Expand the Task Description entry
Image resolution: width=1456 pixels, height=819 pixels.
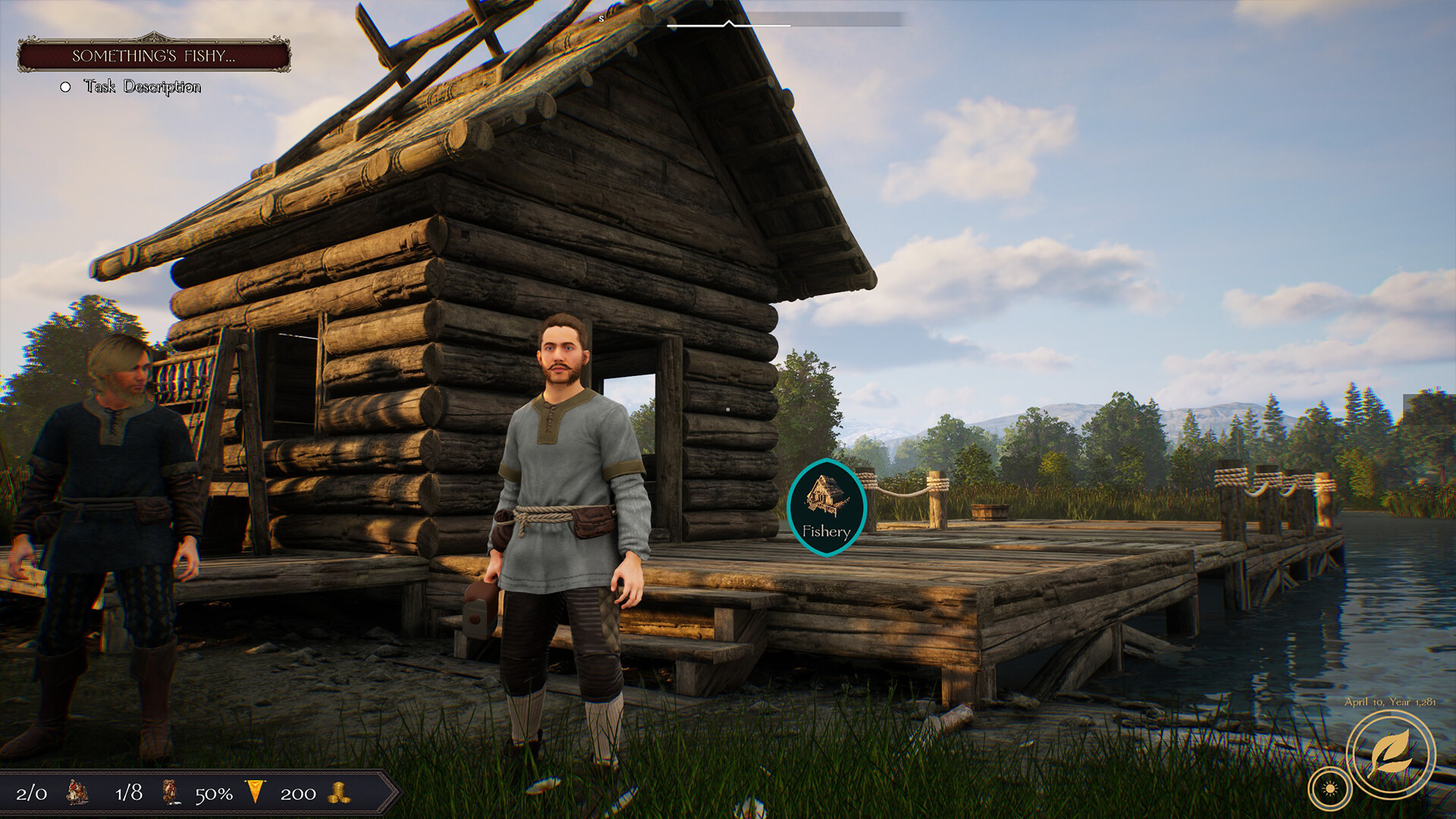pyautogui.click(x=141, y=88)
